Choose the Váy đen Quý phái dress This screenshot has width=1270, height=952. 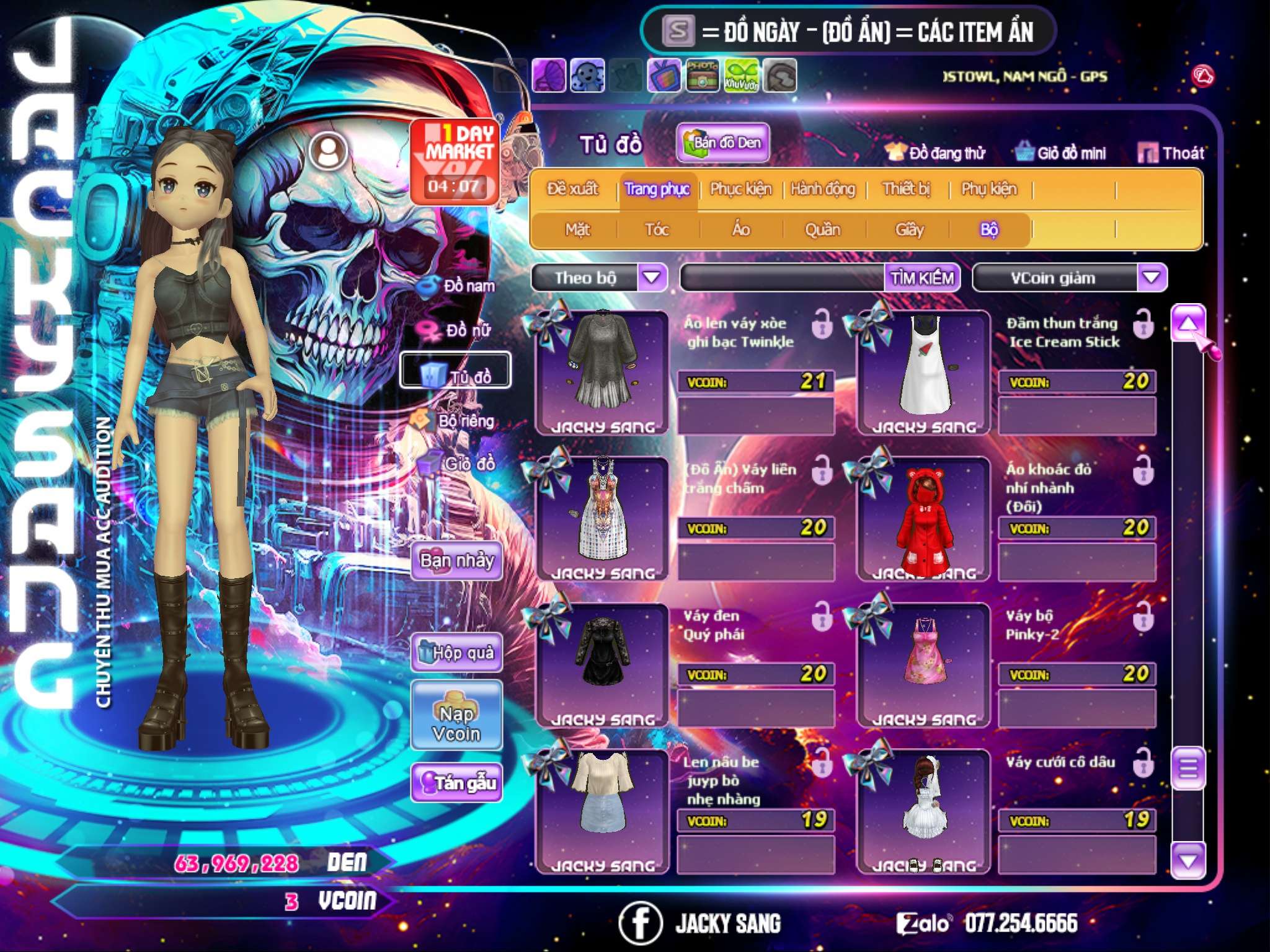pos(602,664)
